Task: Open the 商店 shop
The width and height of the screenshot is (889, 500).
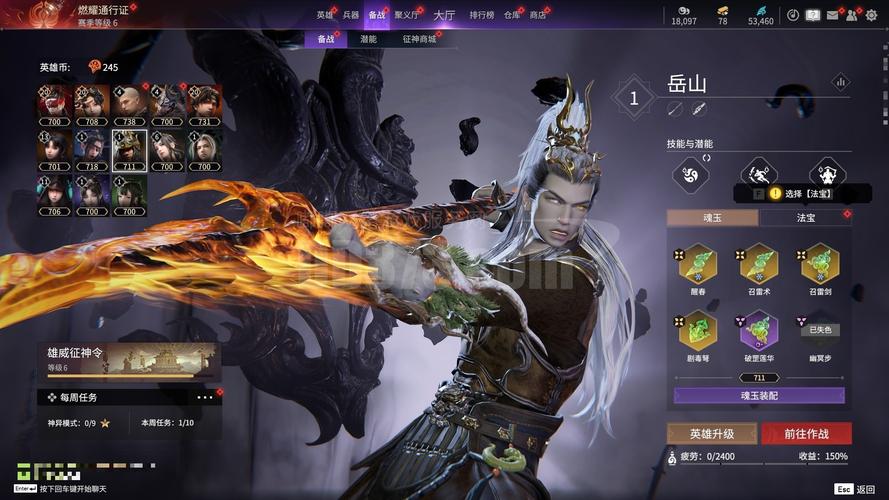Action: [538, 15]
